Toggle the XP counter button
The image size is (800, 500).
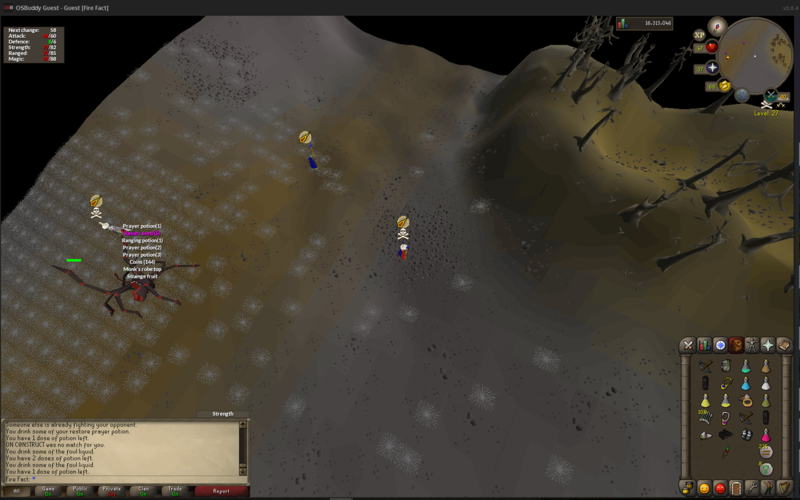coord(700,35)
